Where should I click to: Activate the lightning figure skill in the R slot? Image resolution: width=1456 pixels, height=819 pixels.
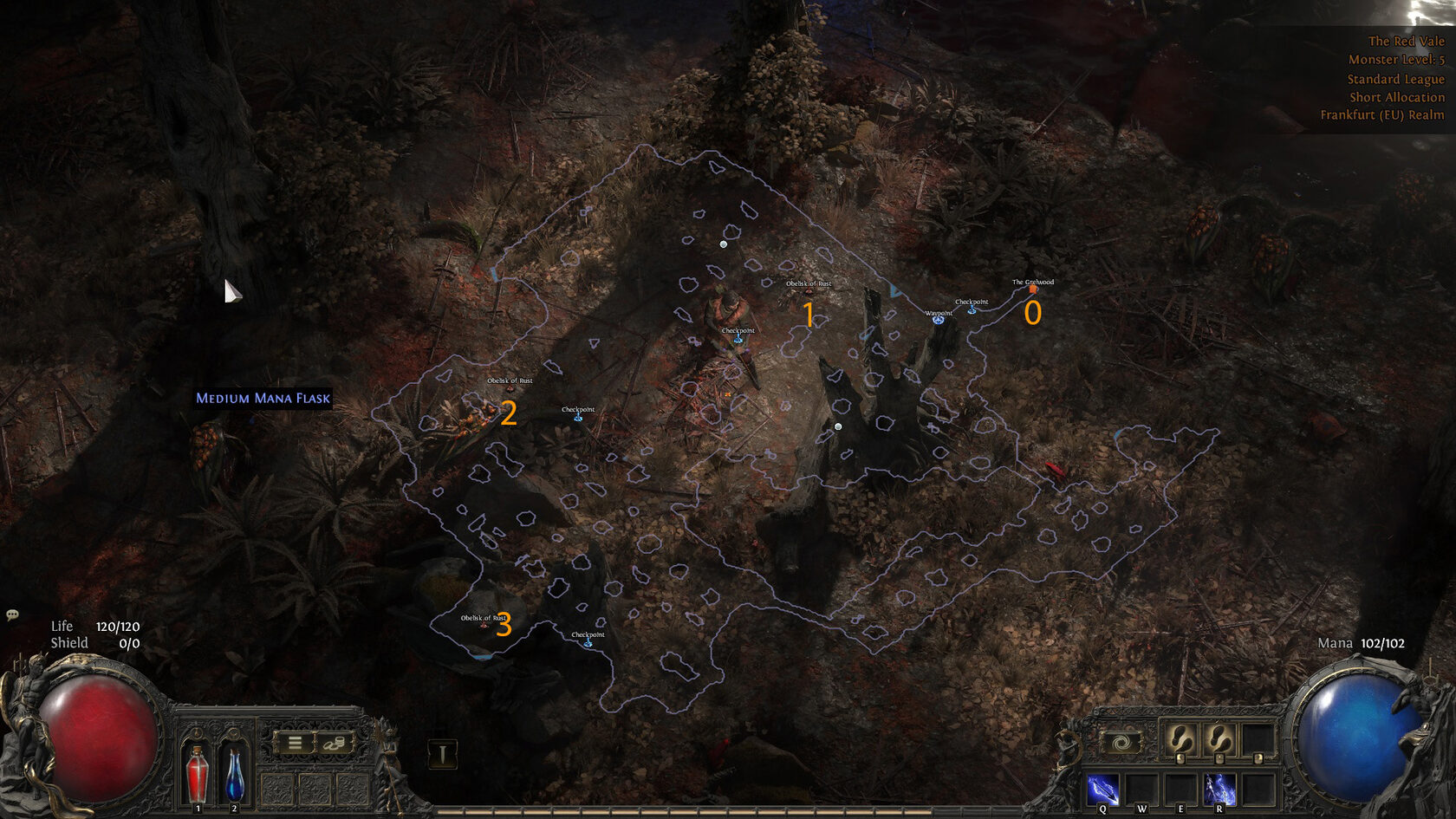tap(1219, 790)
